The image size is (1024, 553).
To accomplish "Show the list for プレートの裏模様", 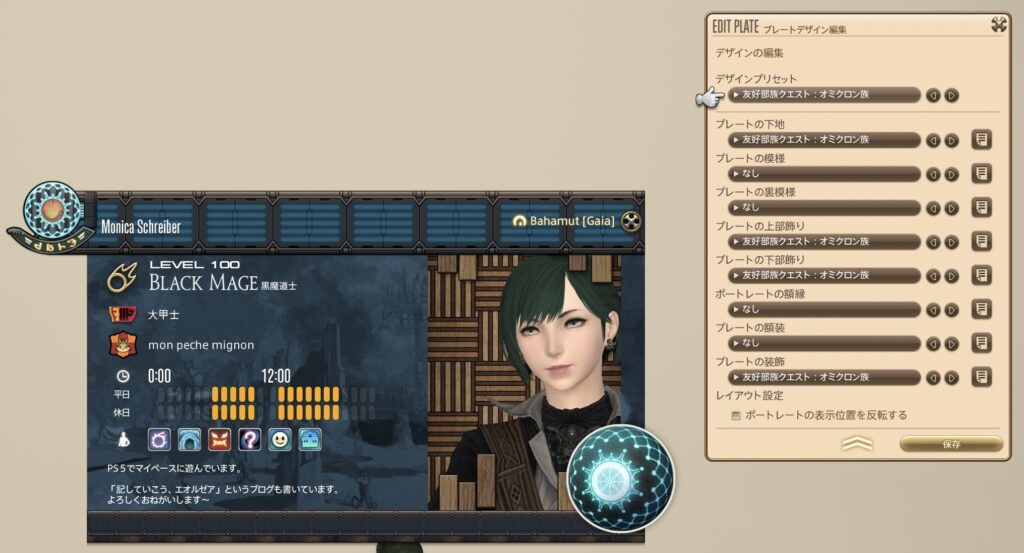I will 982,208.
